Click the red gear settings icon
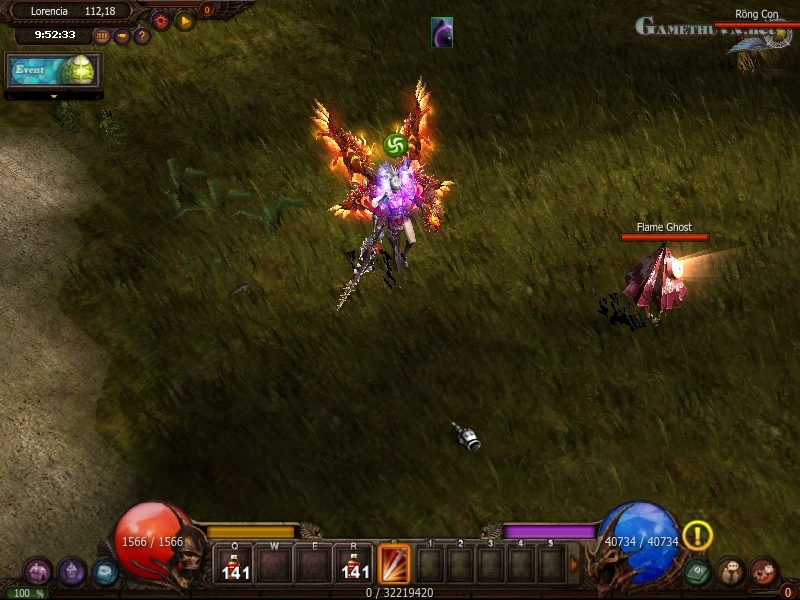800x600 pixels. (160, 20)
